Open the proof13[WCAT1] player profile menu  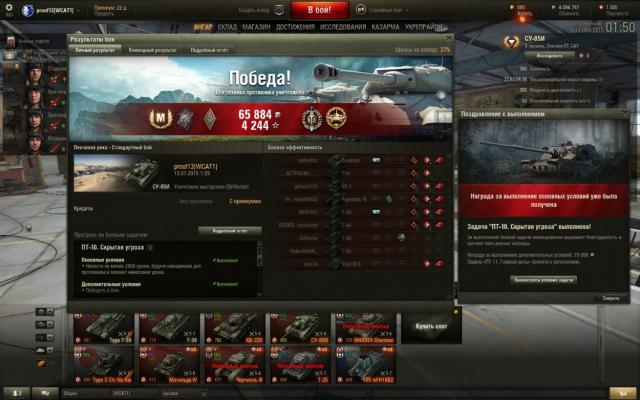[40, 10]
